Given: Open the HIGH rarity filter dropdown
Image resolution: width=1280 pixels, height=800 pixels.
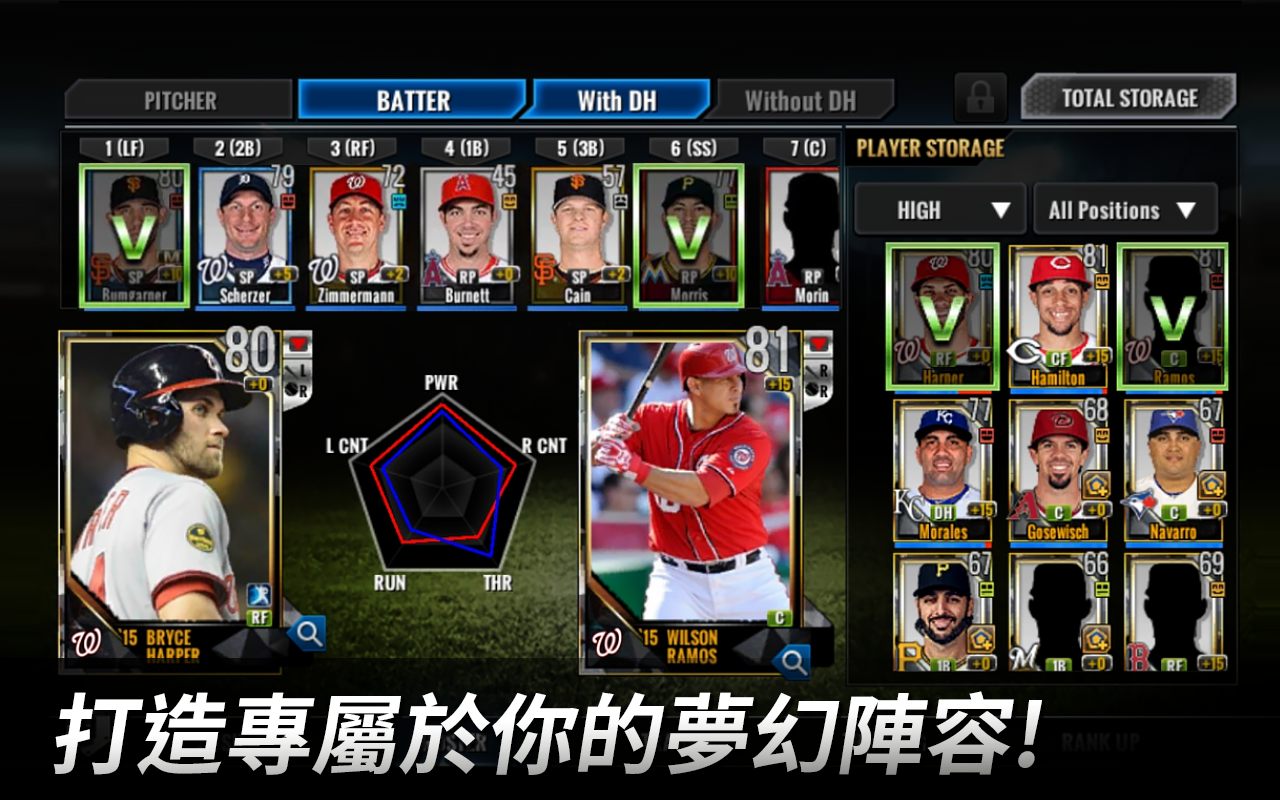Looking at the screenshot, I should pyautogui.click(x=938, y=209).
